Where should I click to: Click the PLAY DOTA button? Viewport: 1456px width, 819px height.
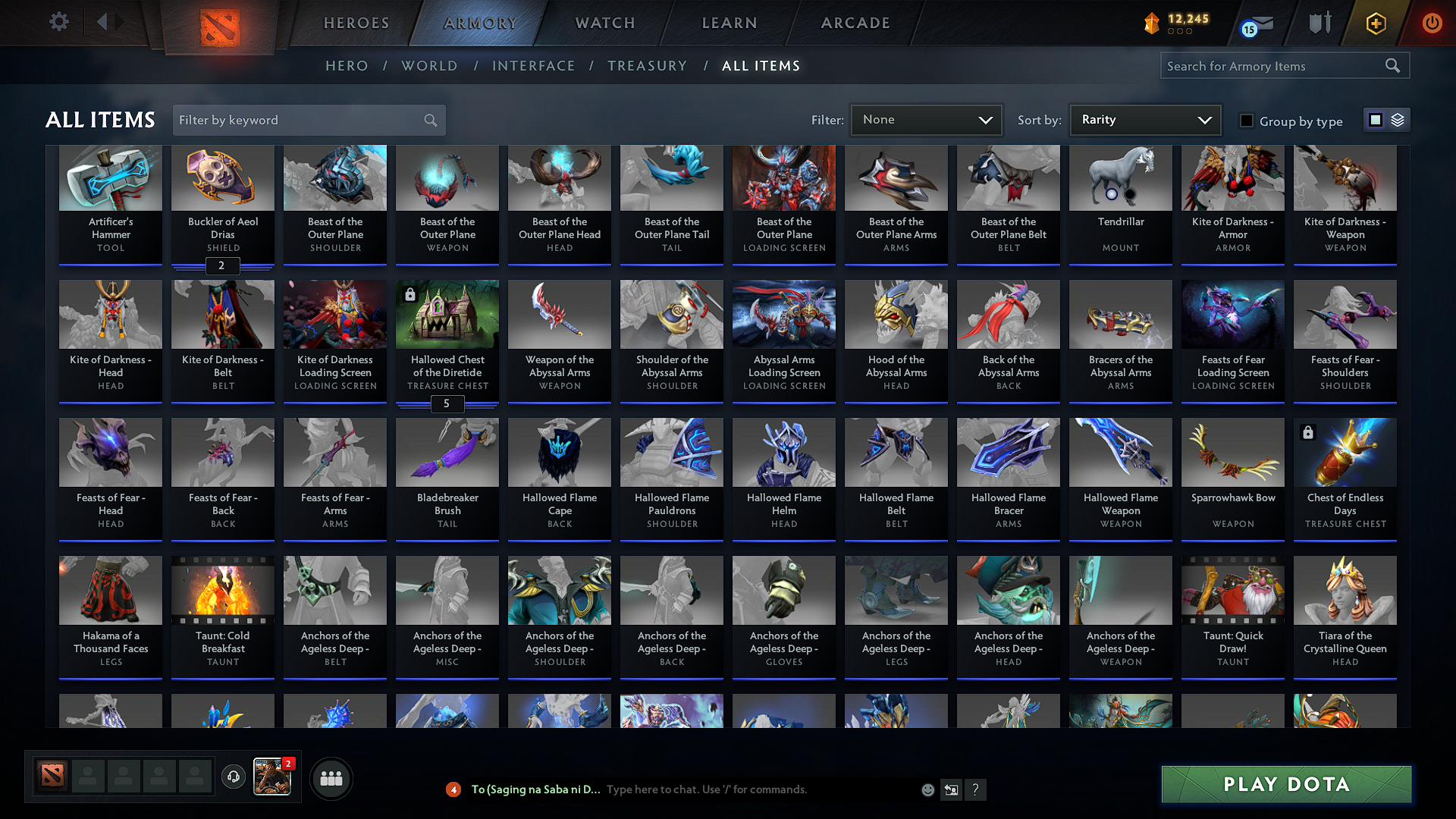point(1285,784)
